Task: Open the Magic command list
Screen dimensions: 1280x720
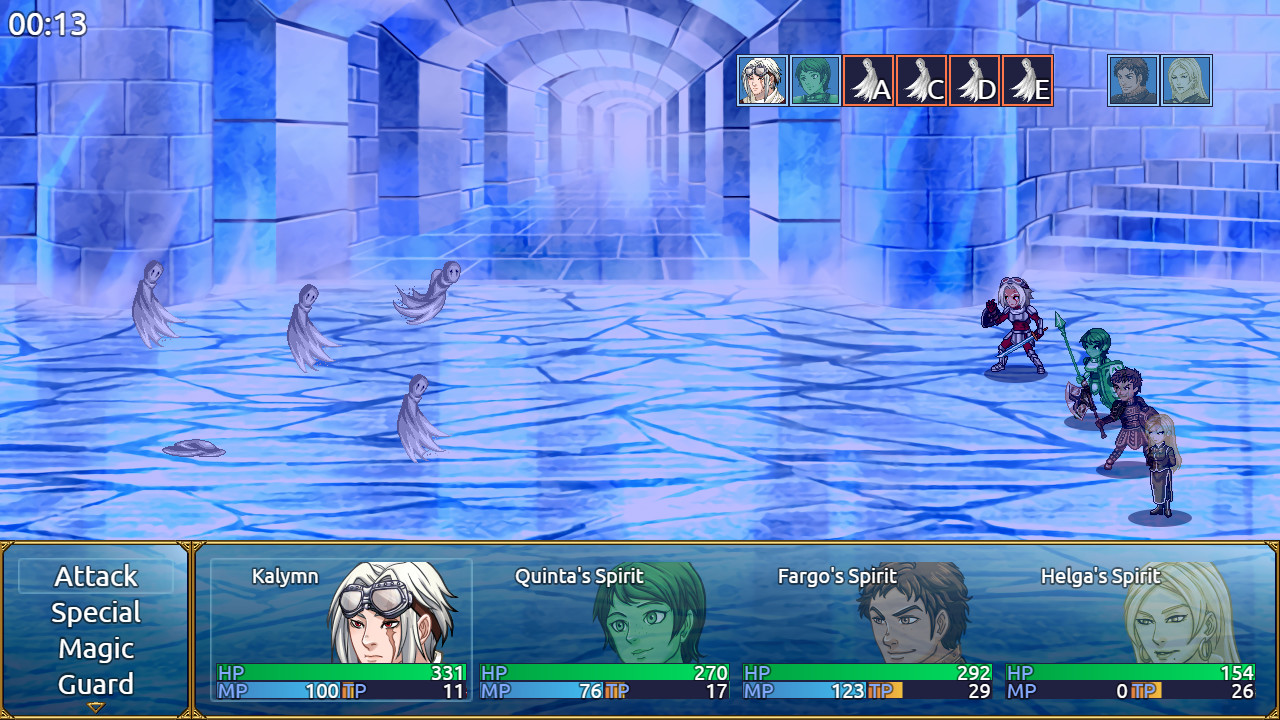Action: click(x=96, y=649)
